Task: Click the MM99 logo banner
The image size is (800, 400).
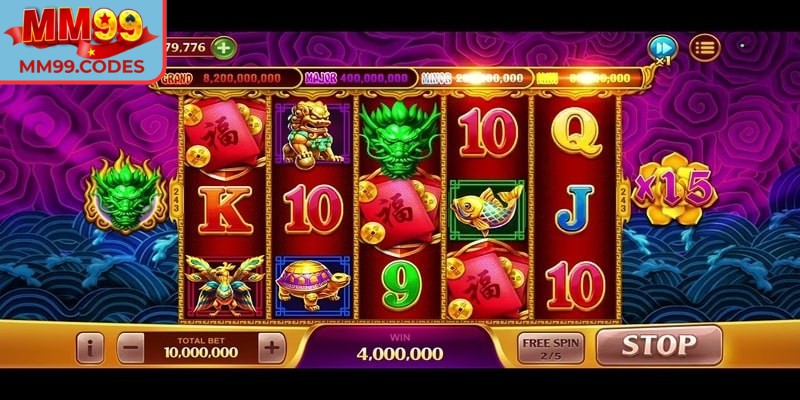Action: click(82, 40)
